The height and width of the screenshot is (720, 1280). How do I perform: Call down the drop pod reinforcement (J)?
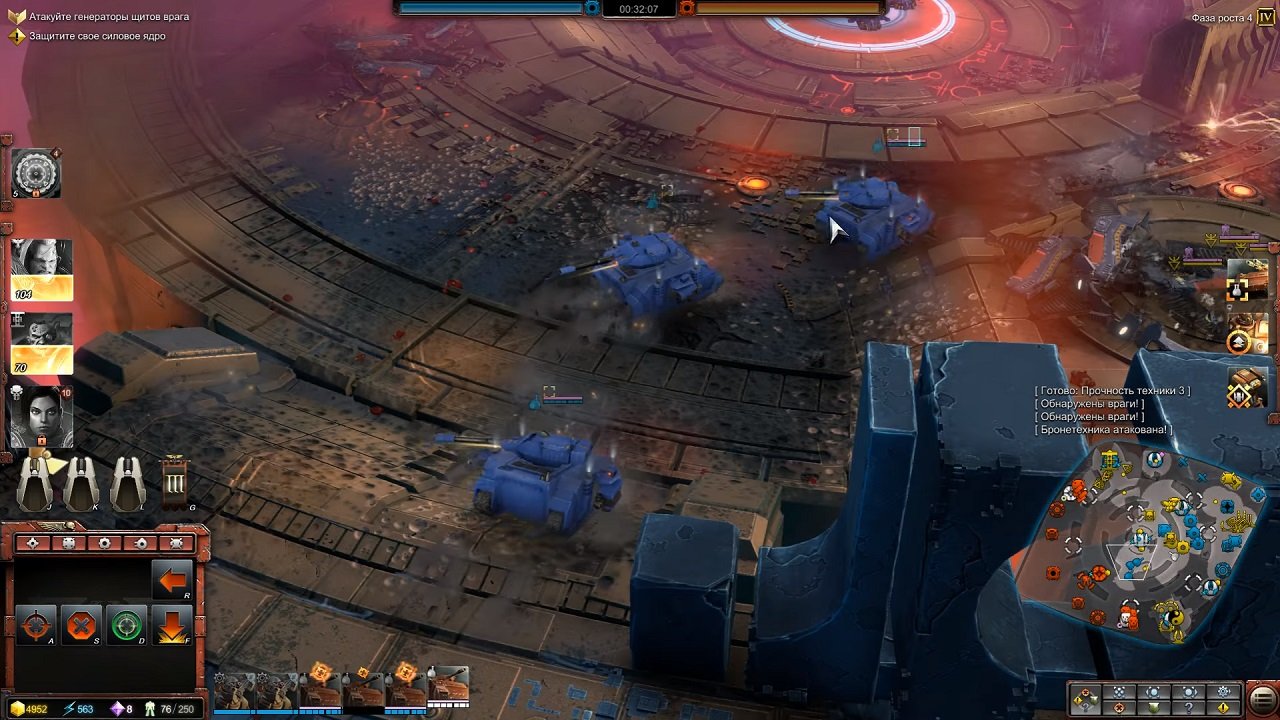pos(35,483)
